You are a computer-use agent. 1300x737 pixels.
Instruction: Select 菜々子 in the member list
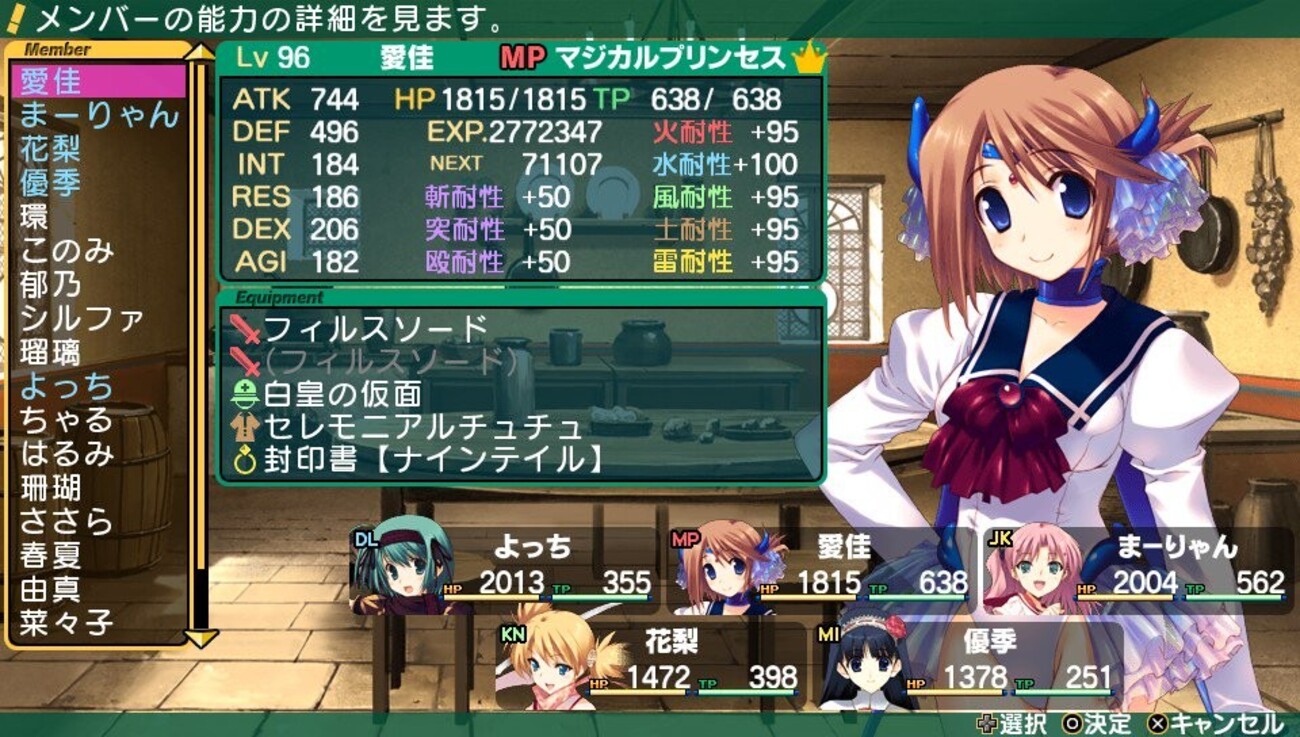click(67, 624)
